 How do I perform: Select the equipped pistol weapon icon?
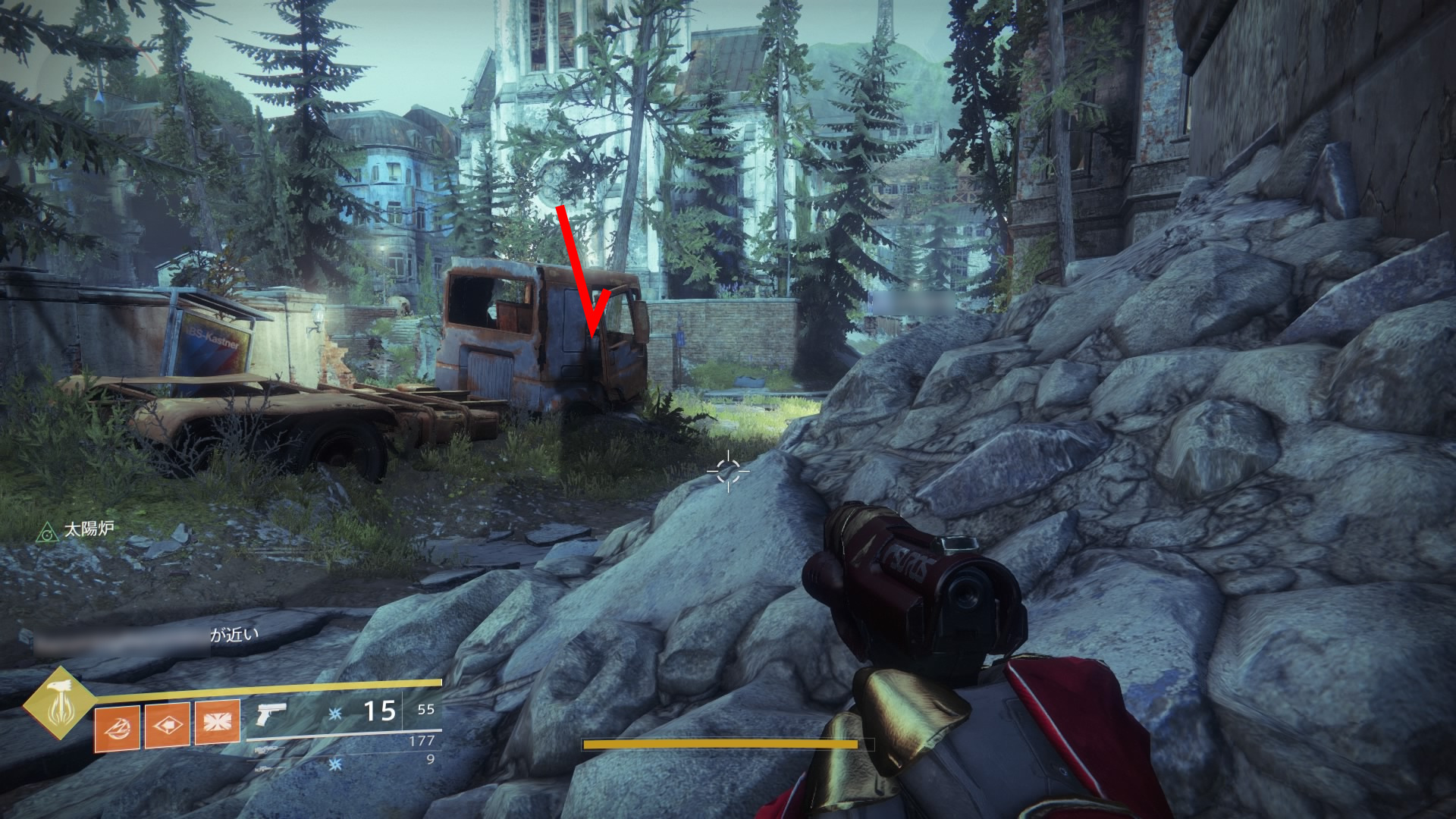click(271, 713)
